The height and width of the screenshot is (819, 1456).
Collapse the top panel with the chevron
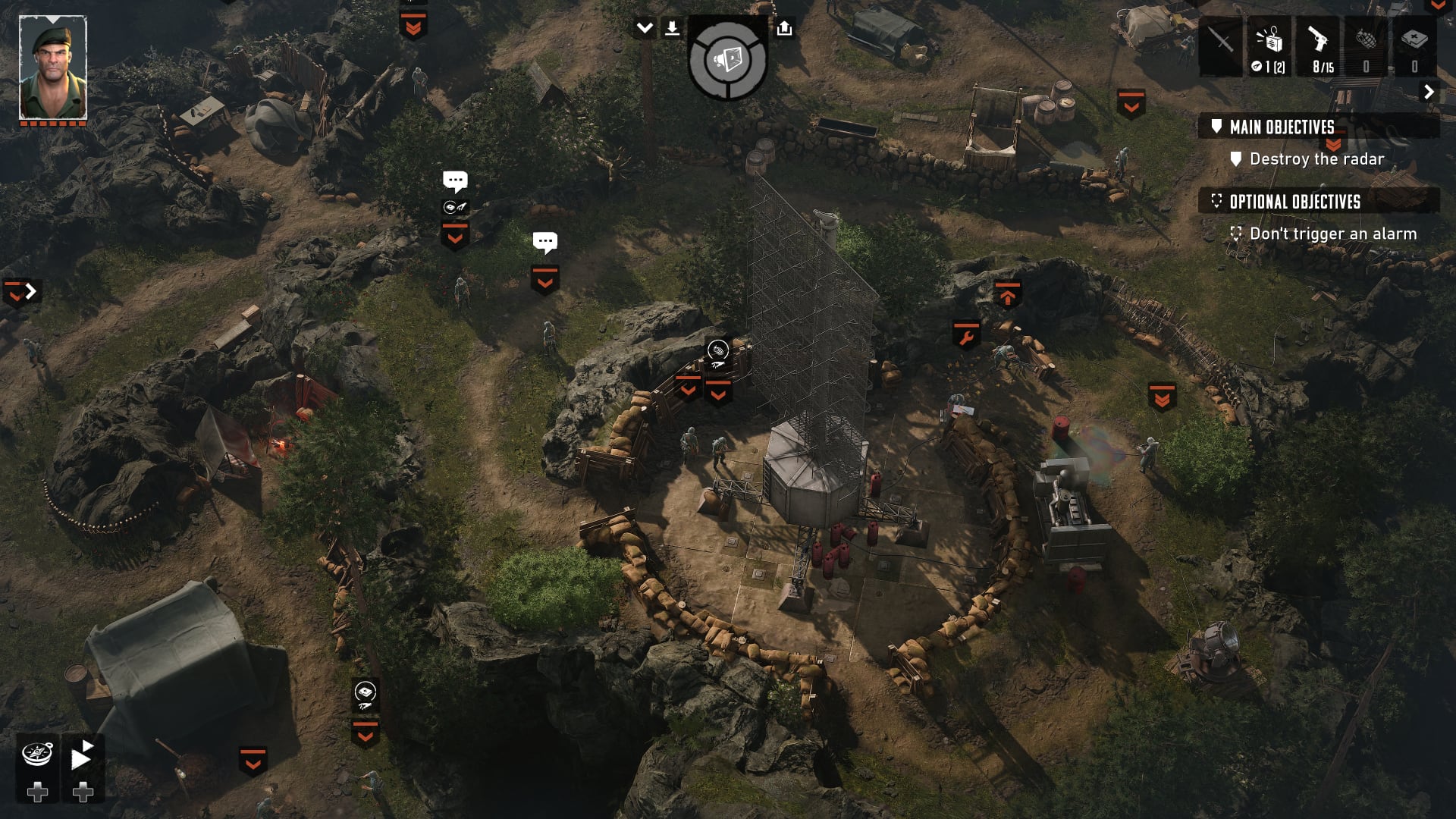(x=645, y=29)
